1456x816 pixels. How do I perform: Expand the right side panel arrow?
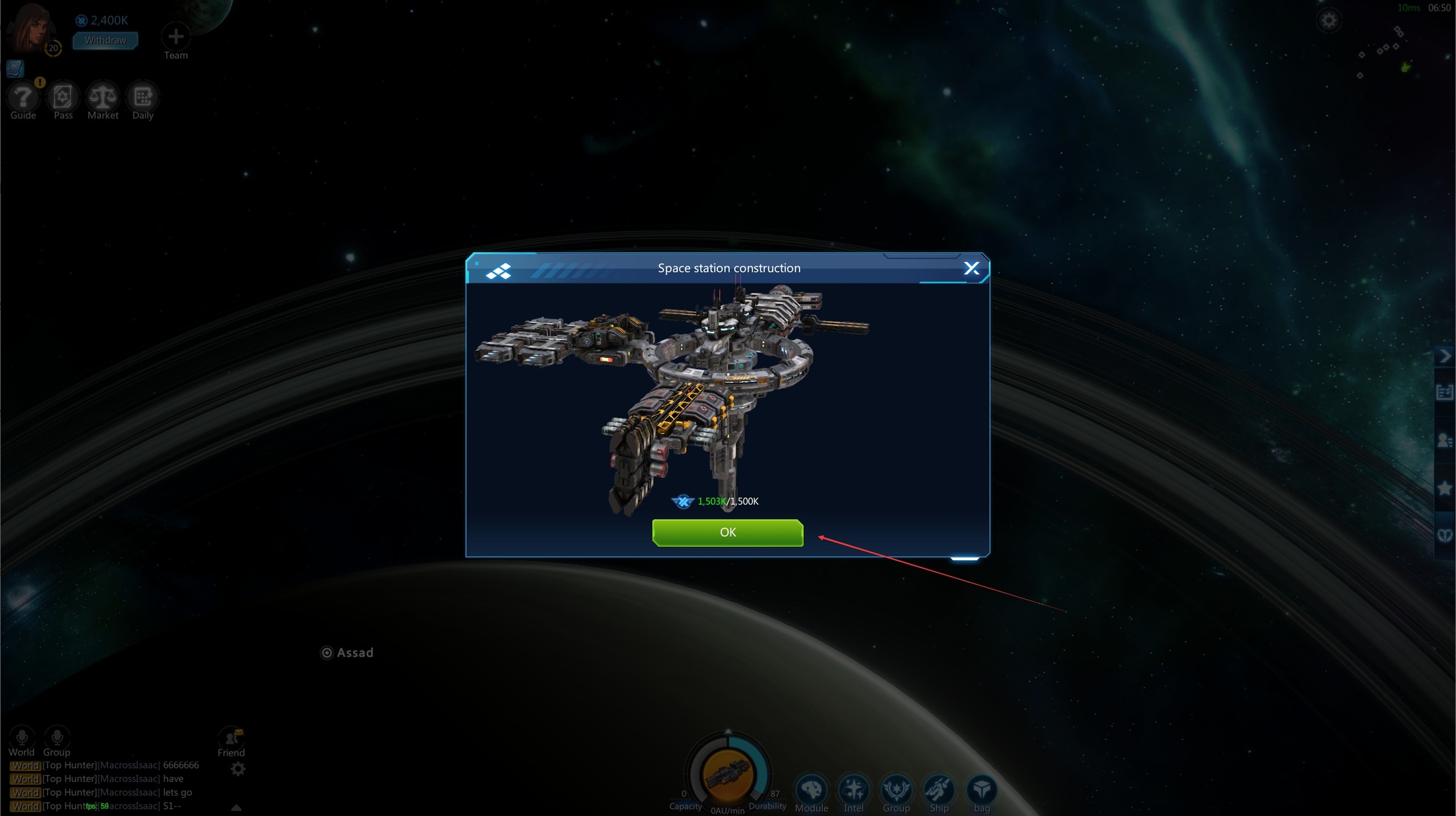[x=1445, y=356]
